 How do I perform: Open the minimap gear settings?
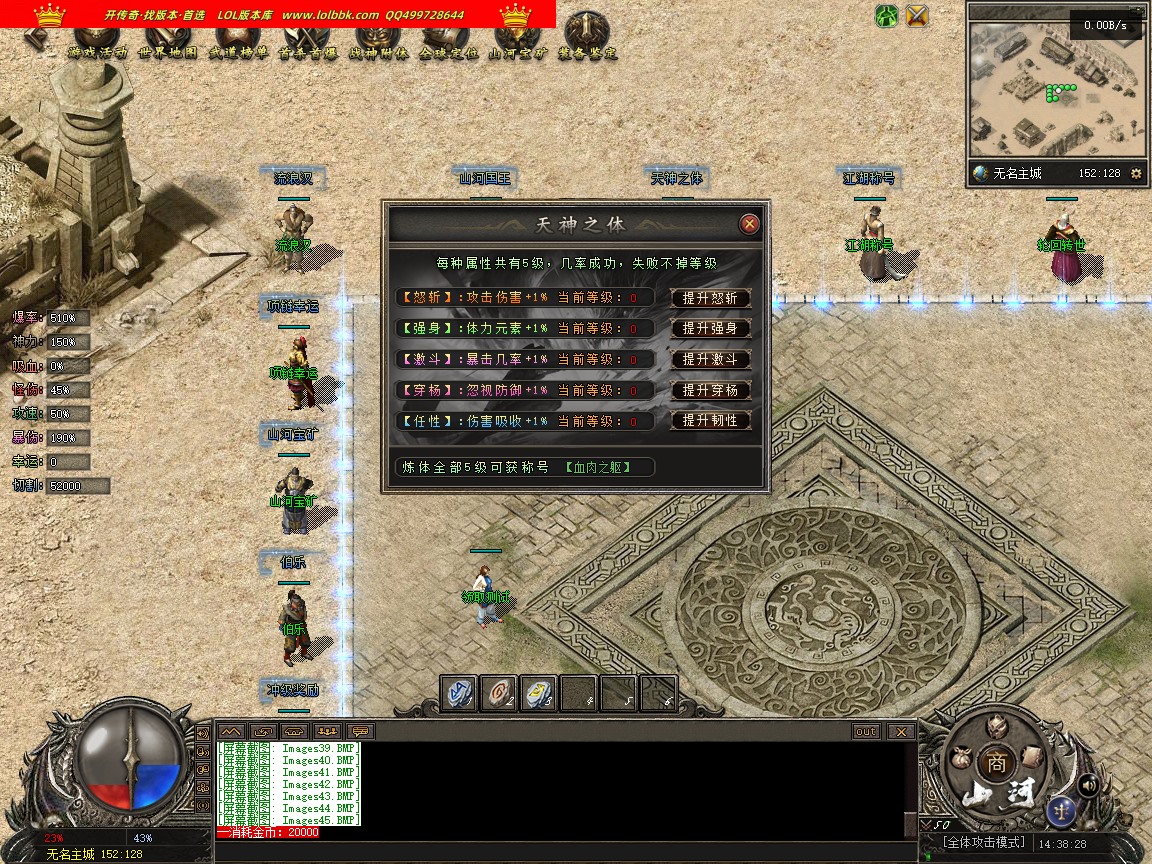[1136, 174]
